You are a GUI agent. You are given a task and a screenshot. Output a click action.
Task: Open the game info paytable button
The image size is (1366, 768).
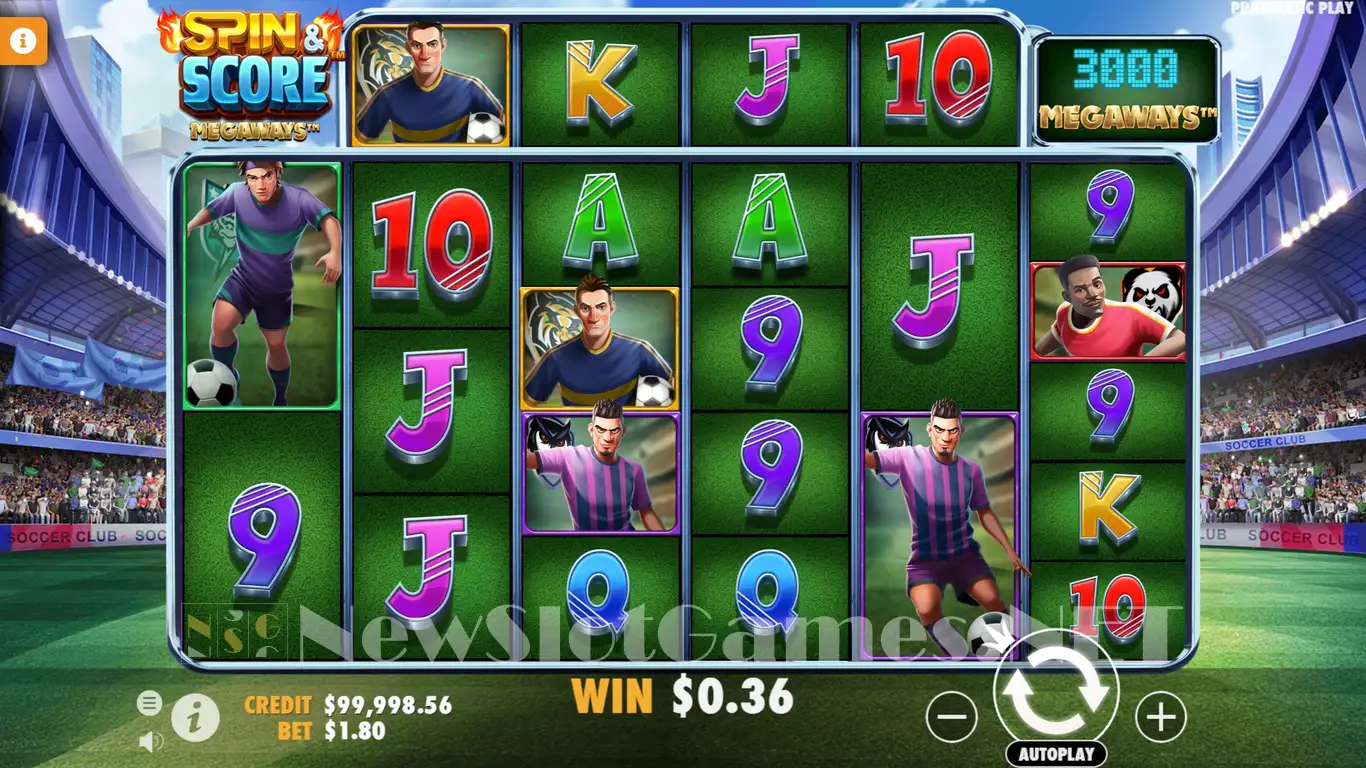tap(195, 716)
